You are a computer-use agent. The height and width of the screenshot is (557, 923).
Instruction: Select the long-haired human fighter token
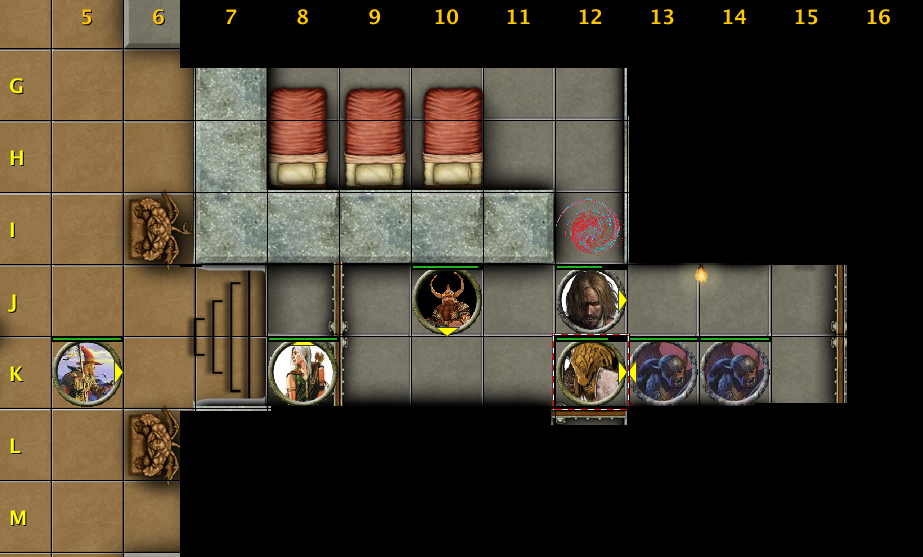(590, 300)
